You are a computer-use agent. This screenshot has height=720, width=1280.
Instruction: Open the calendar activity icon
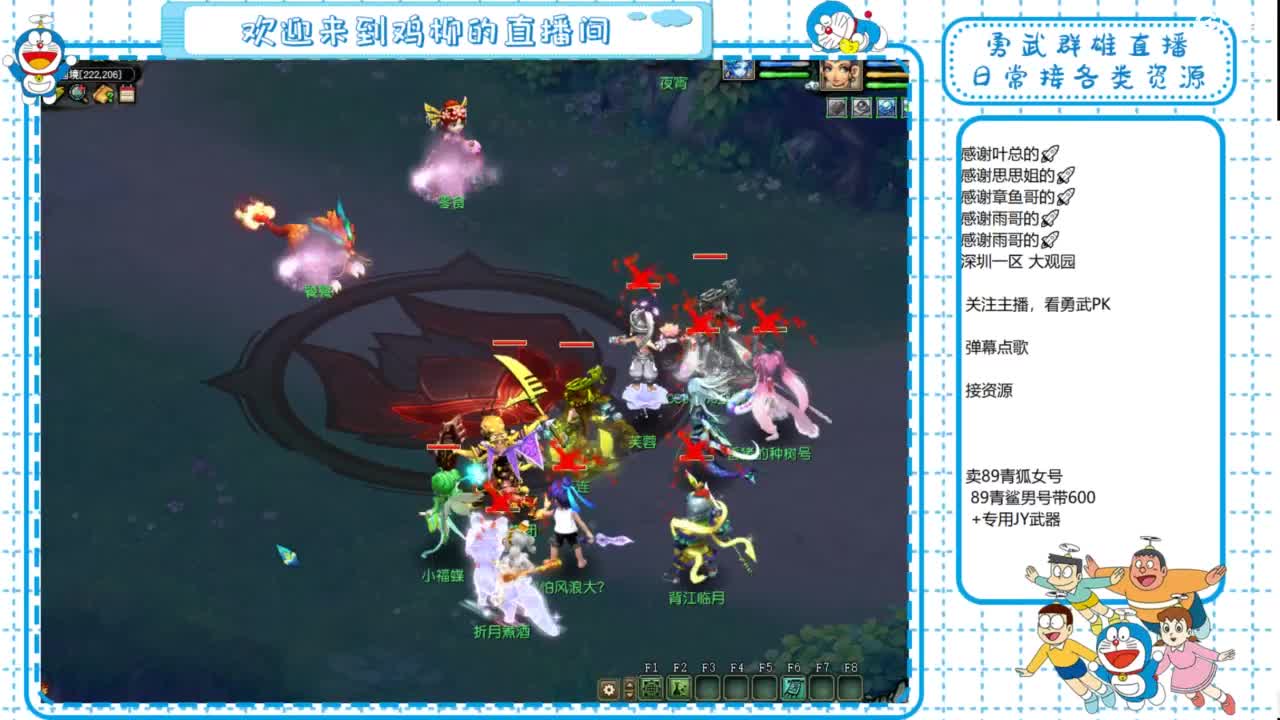[126, 94]
